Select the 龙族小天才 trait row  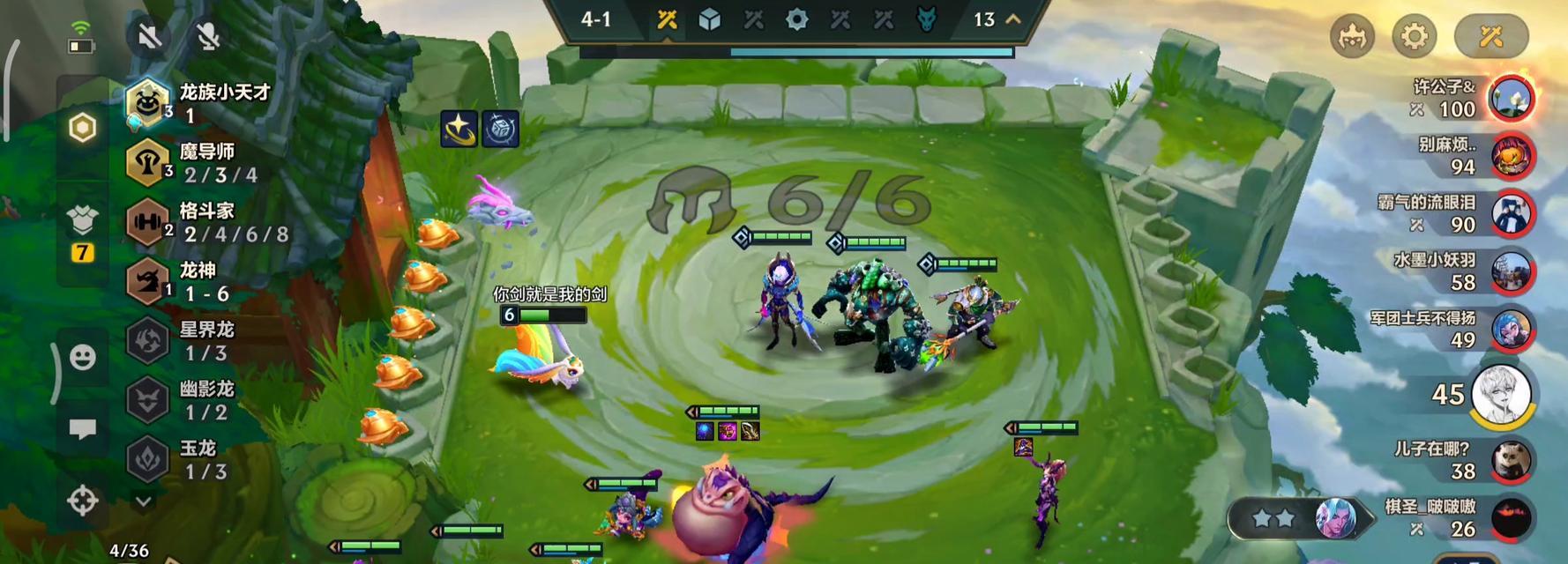(x=203, y=102)
